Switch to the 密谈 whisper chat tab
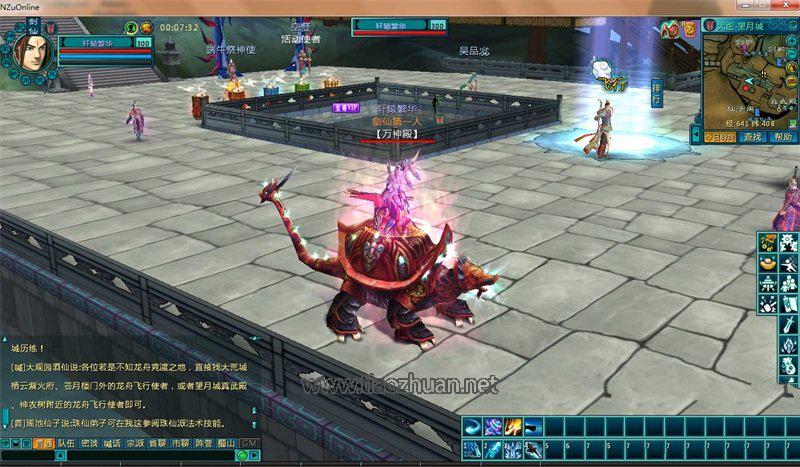 (x=90, y=442)
